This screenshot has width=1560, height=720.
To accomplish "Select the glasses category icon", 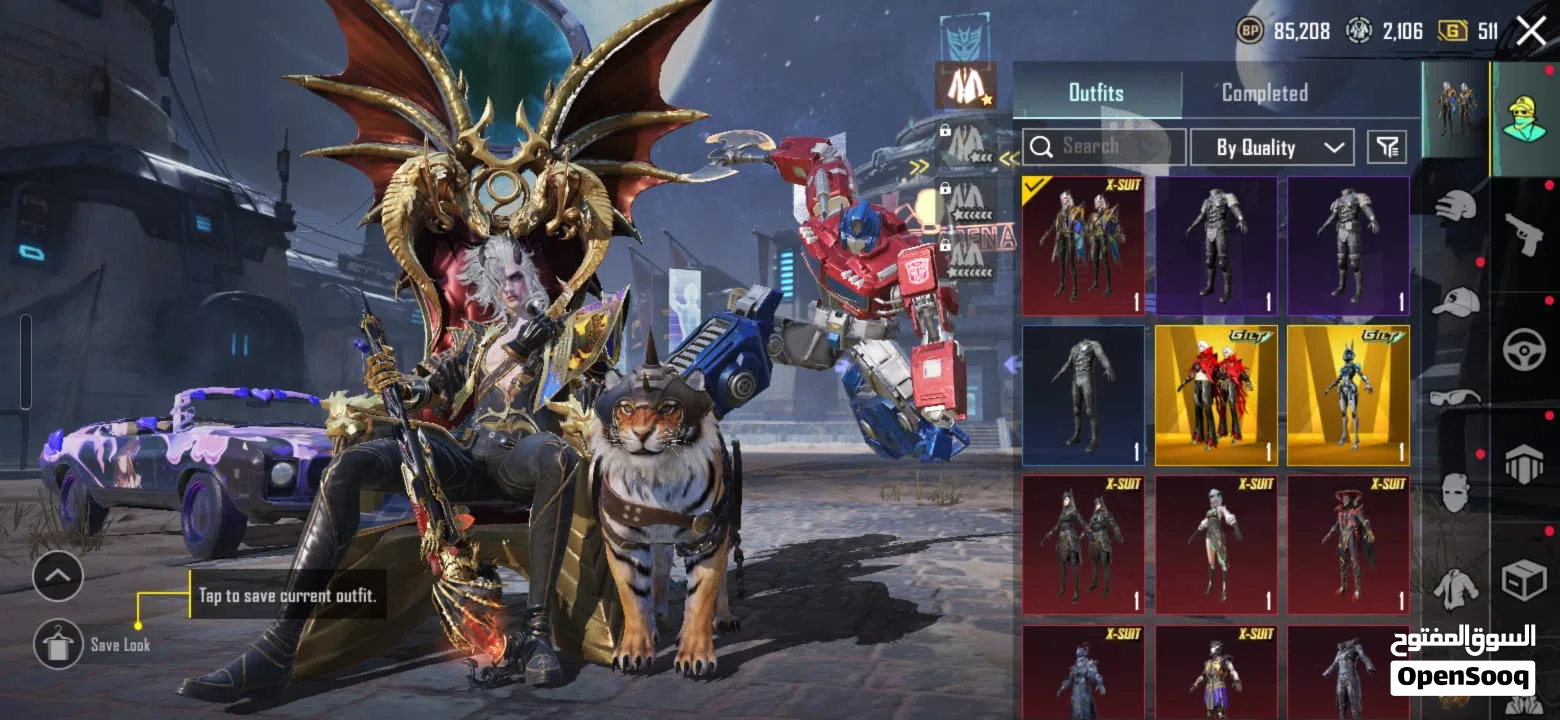I will [1455, 397].
